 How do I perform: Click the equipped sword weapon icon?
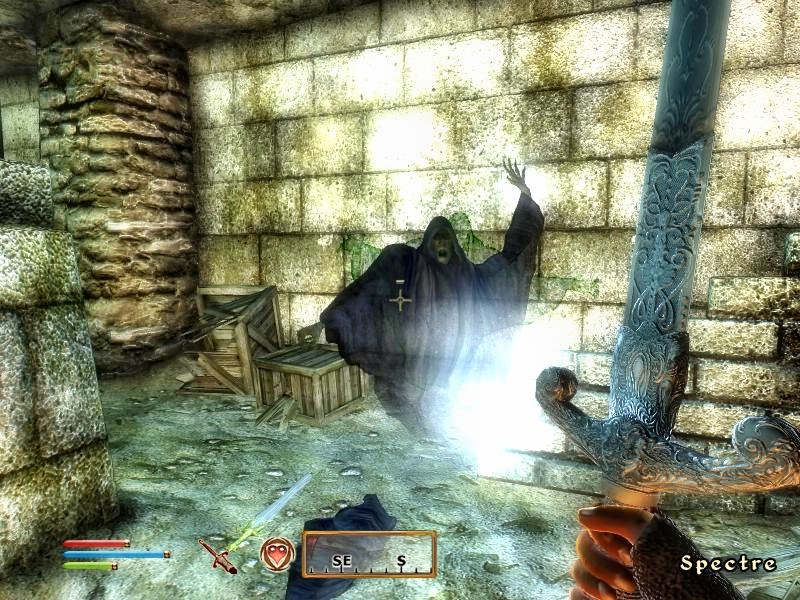tap(217, 555)
